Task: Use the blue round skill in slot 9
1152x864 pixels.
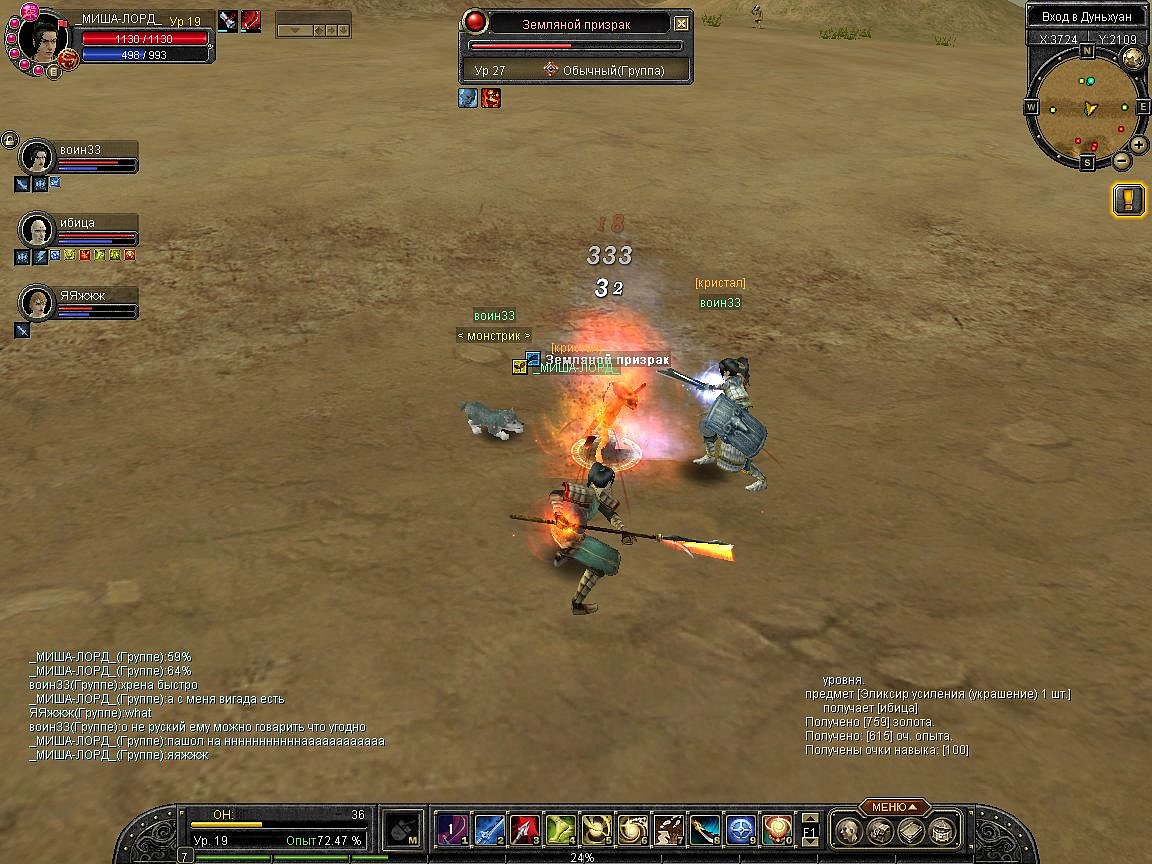Action: click(x=740, y=829)
